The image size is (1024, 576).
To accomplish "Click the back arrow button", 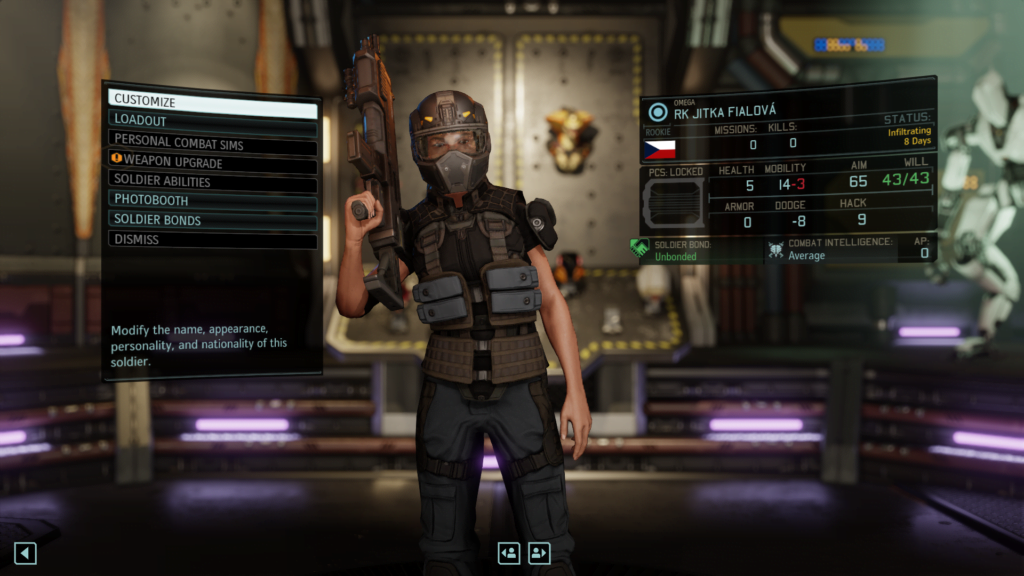I will pyautogui.click(x=25, y=553).
